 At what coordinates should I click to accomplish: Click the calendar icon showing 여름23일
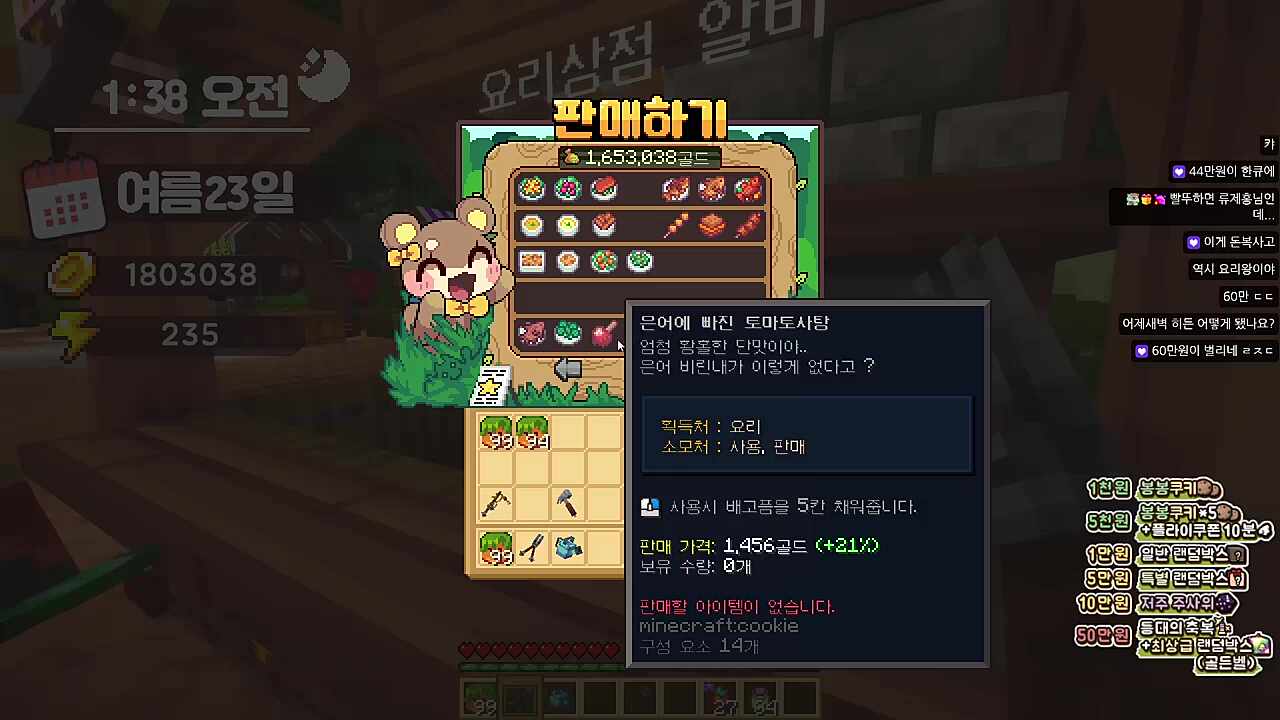coord(63,198)
